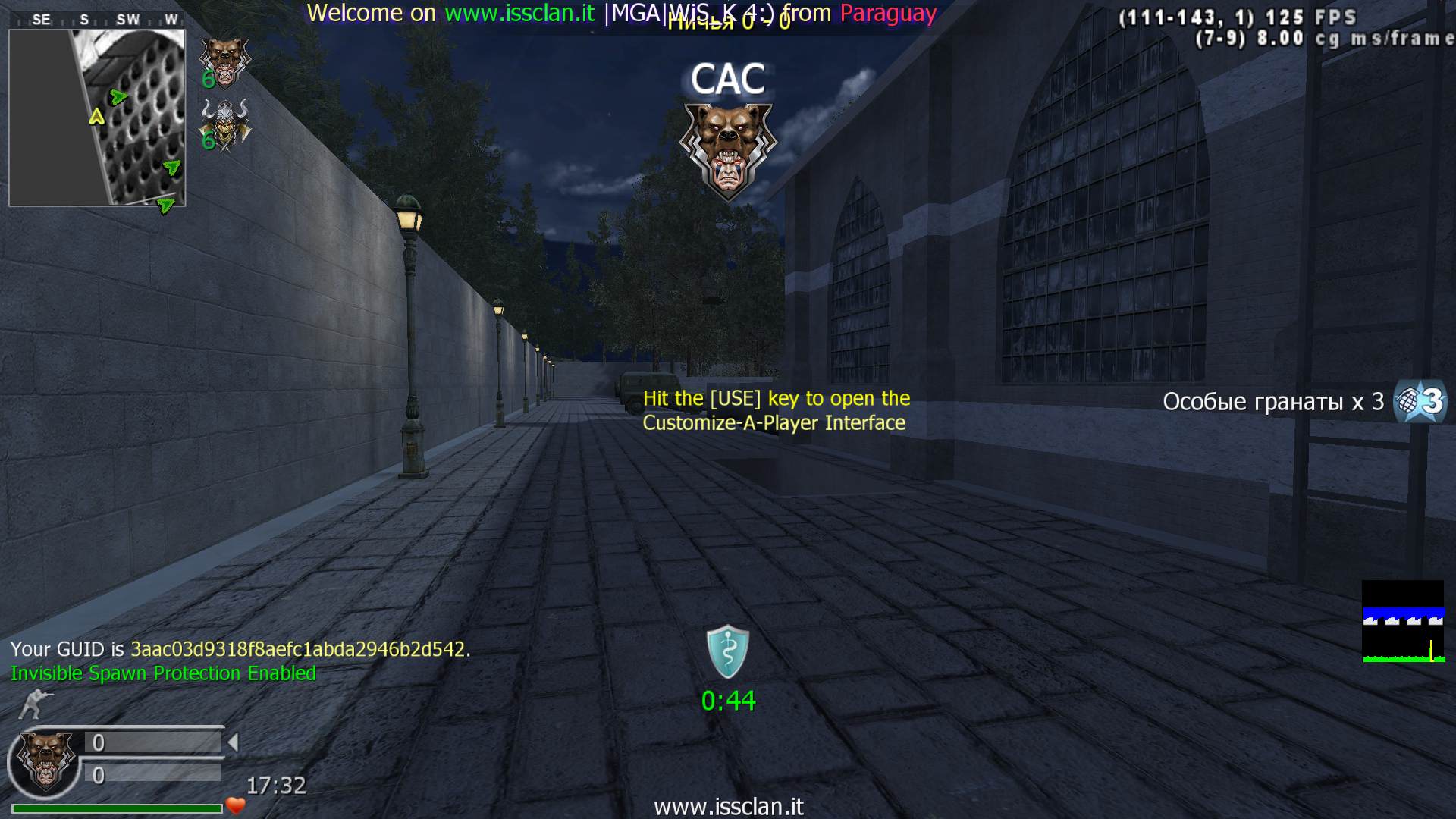This screenshot has width=1456, height=819.
Task: Select the horned skull team emblem
Action: (225, 125)
